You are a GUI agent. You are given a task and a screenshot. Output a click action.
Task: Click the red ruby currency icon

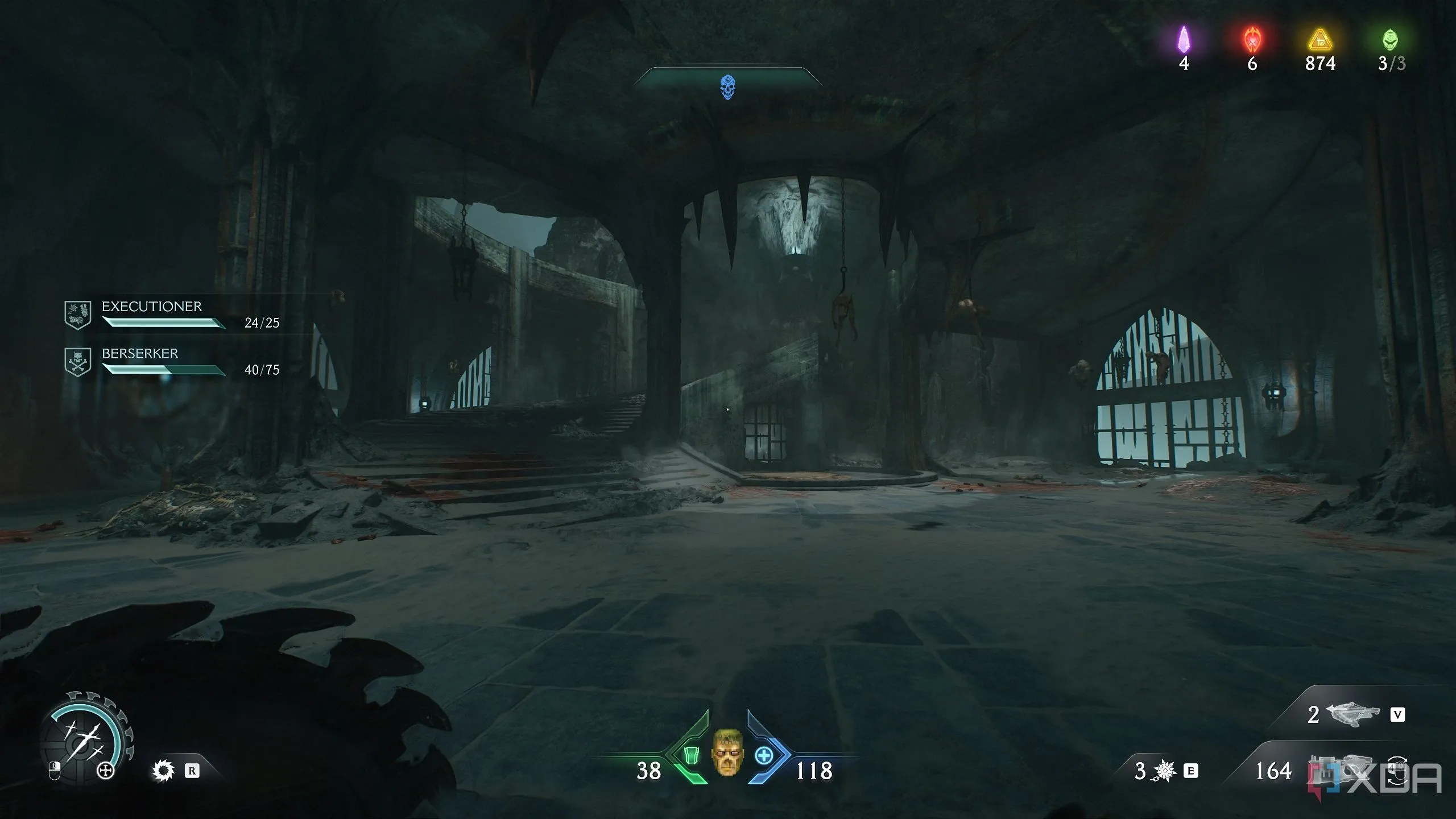pos(1252,40)
